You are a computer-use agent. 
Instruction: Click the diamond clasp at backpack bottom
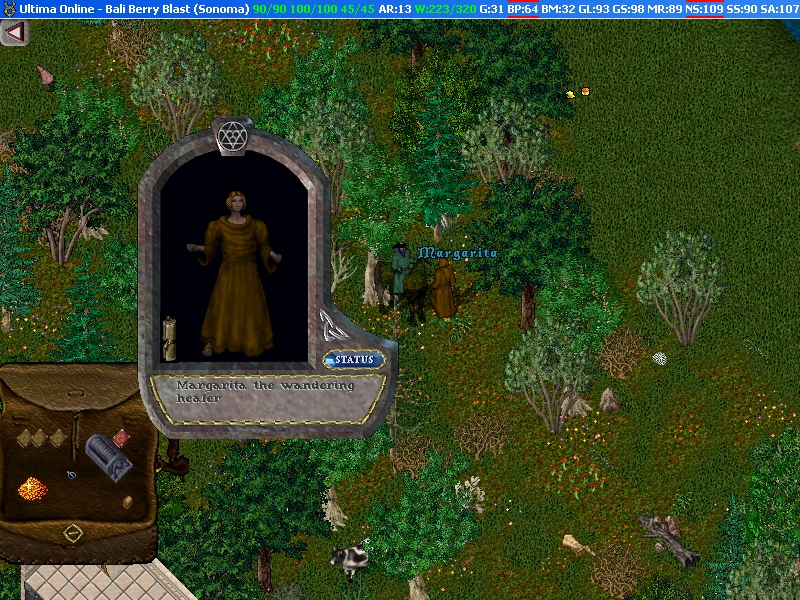71,533
